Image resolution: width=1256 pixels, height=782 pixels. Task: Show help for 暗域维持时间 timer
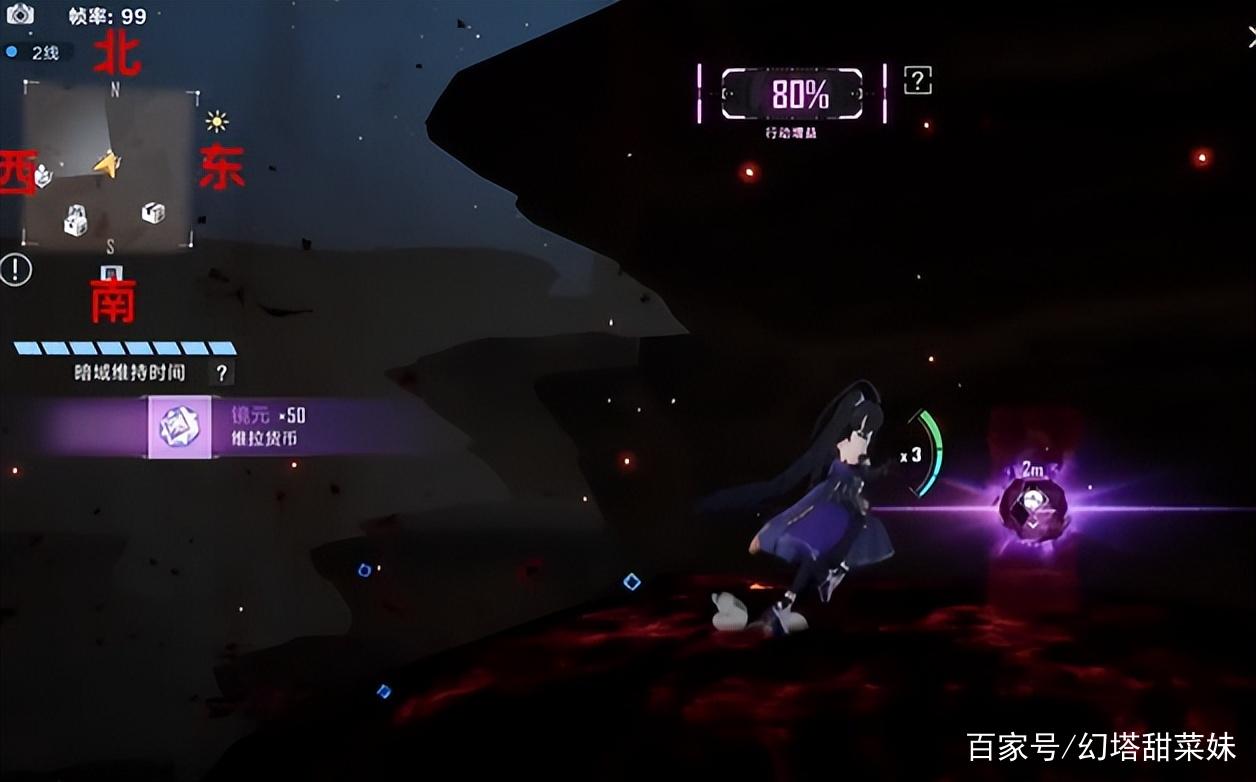222,373
